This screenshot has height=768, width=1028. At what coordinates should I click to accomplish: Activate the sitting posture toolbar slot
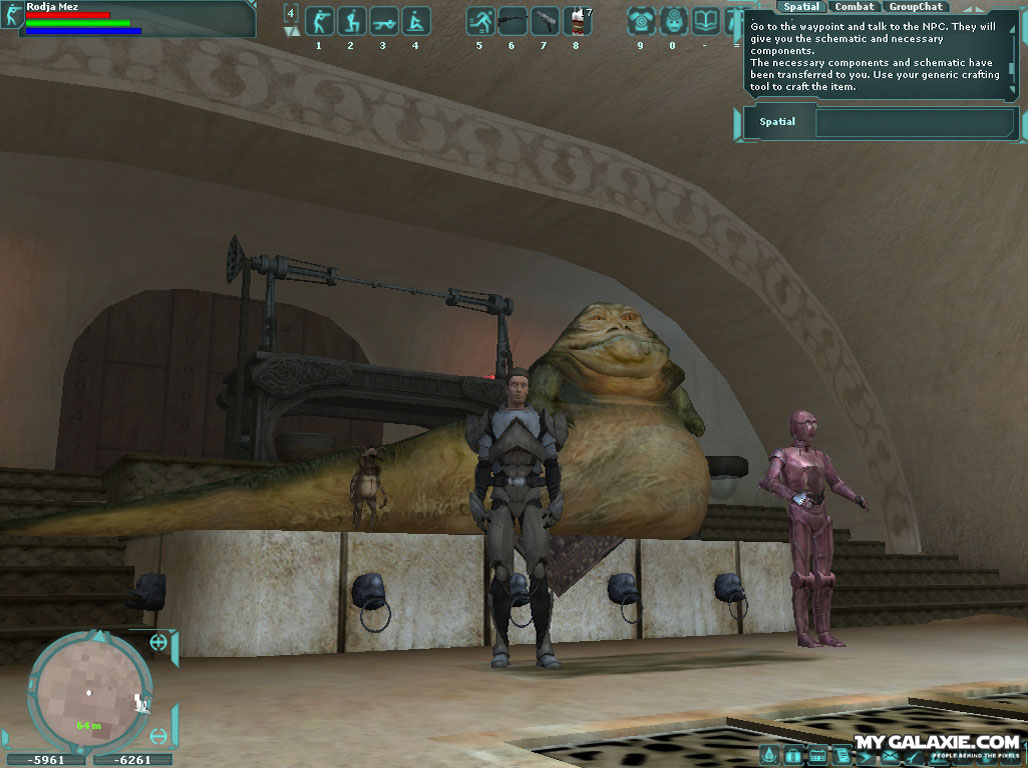pos(415,21)
